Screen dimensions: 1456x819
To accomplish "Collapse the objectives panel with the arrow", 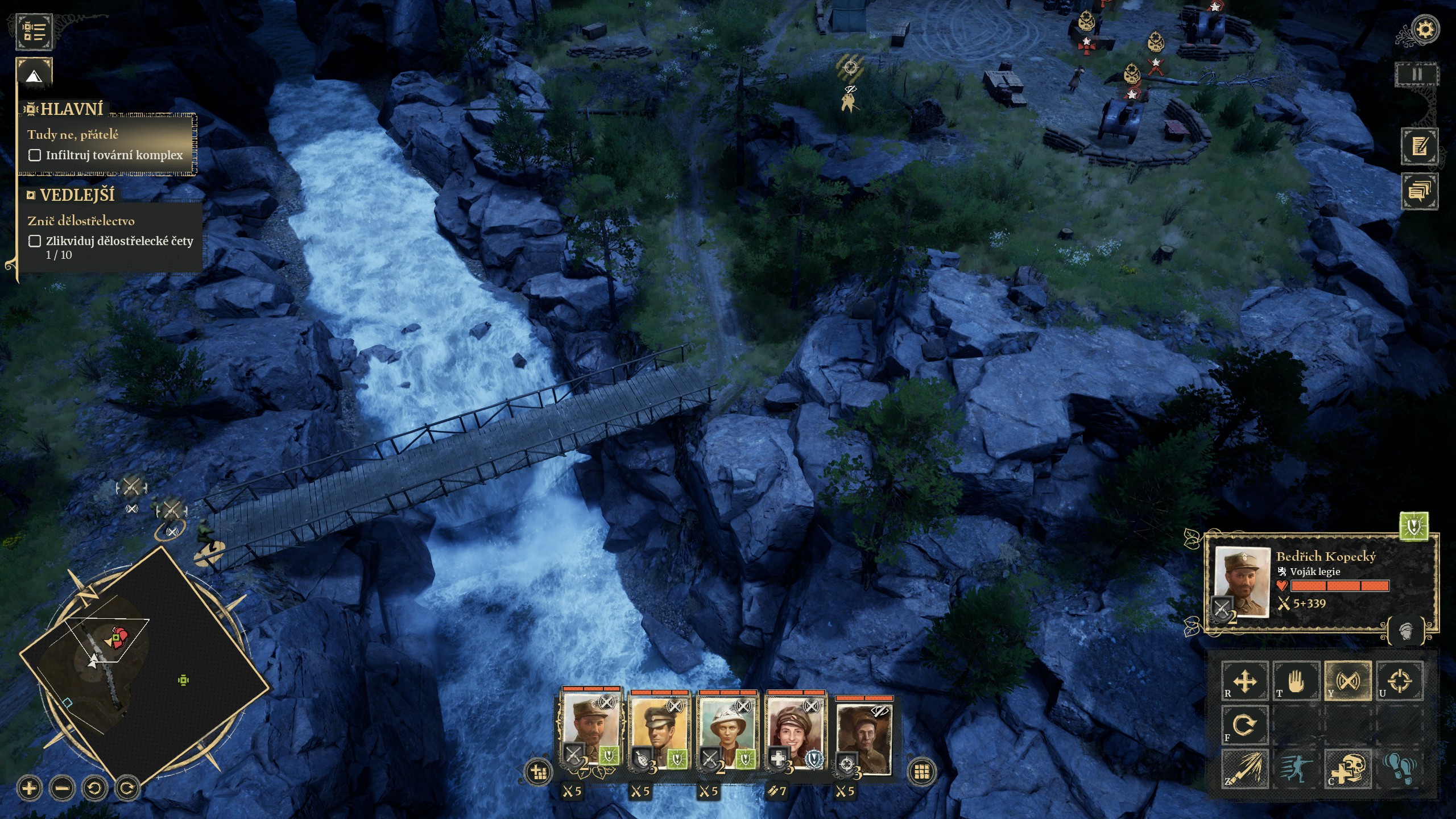I will [34, 75].
